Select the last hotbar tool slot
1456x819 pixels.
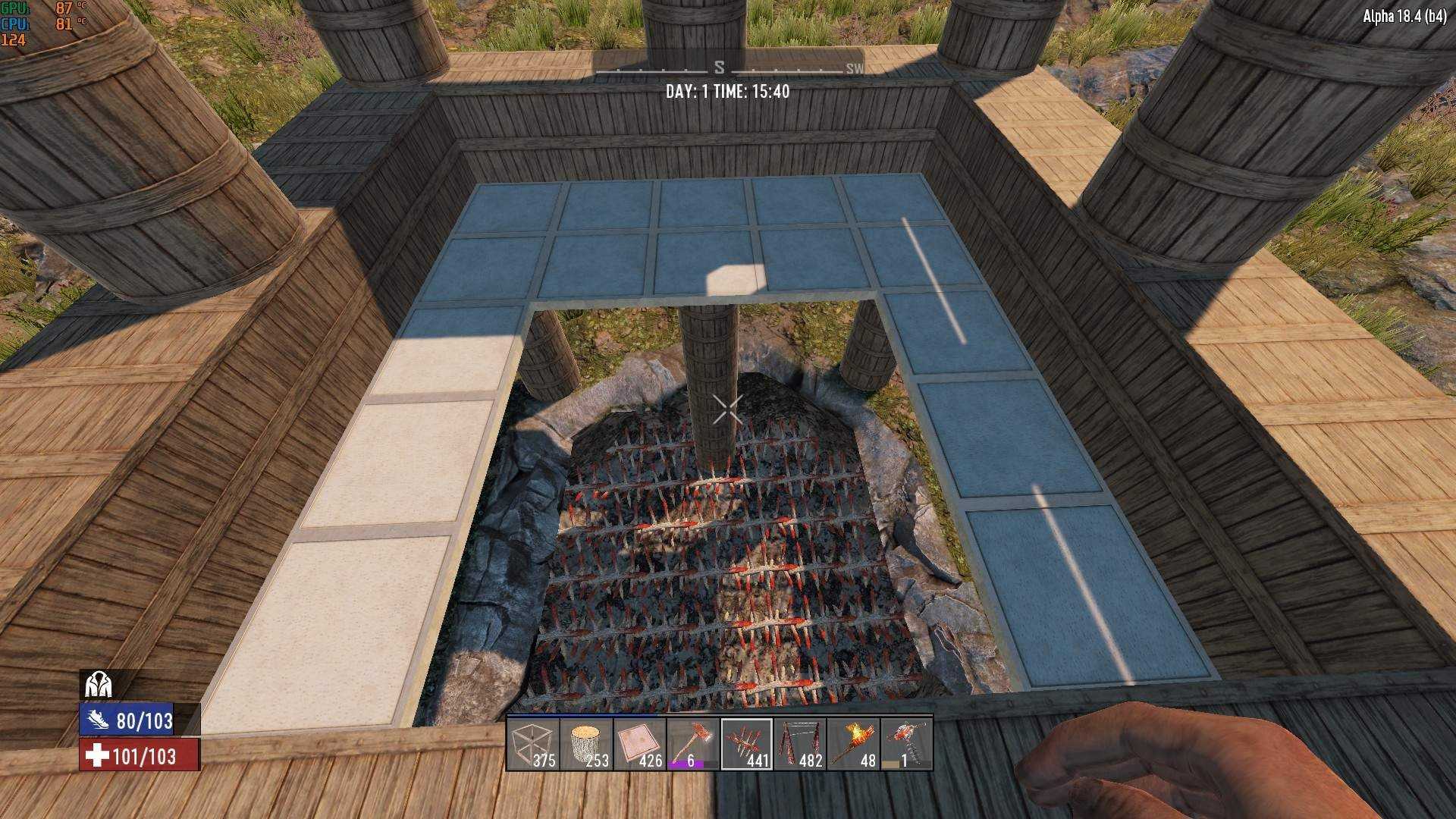907,745
